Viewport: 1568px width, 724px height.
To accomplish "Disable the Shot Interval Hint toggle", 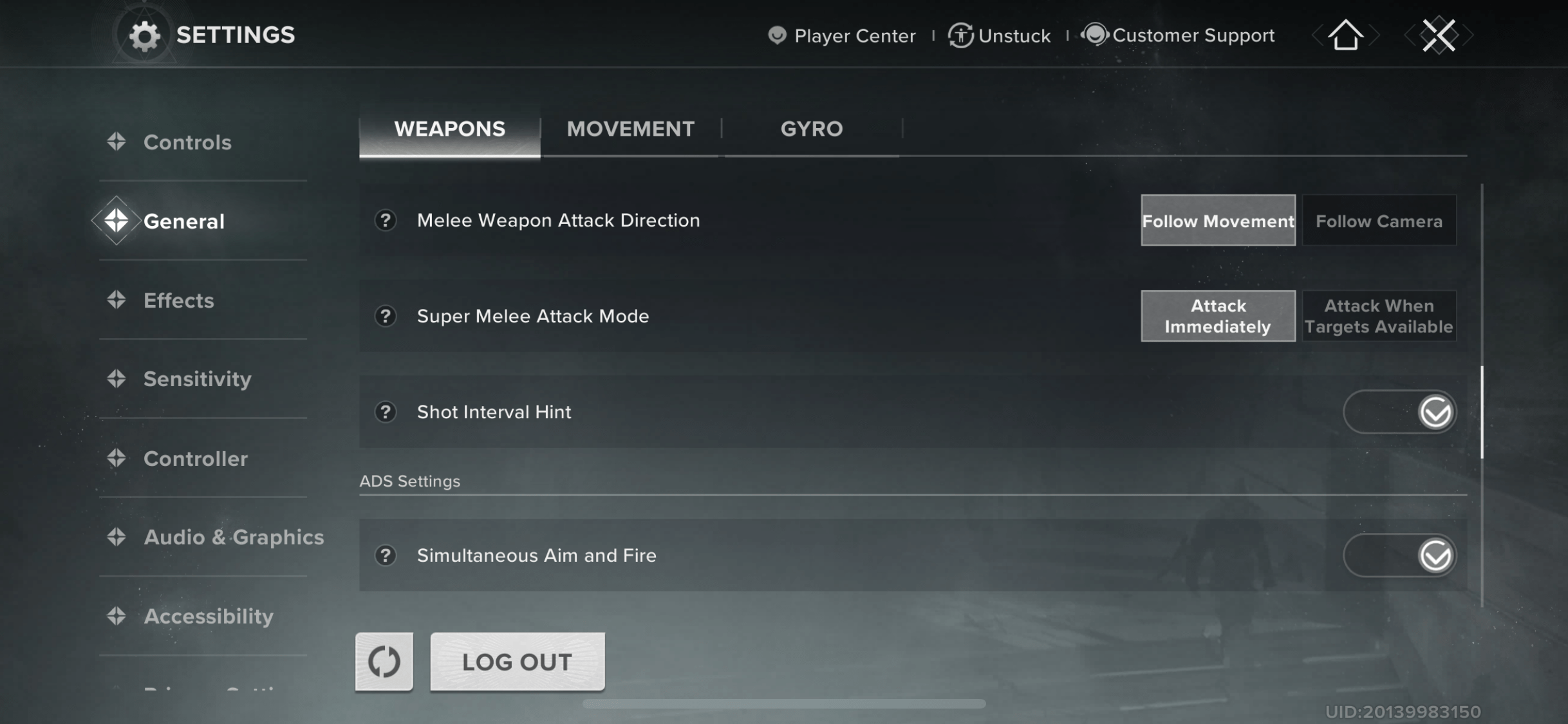I will [x=1400, y=412].
